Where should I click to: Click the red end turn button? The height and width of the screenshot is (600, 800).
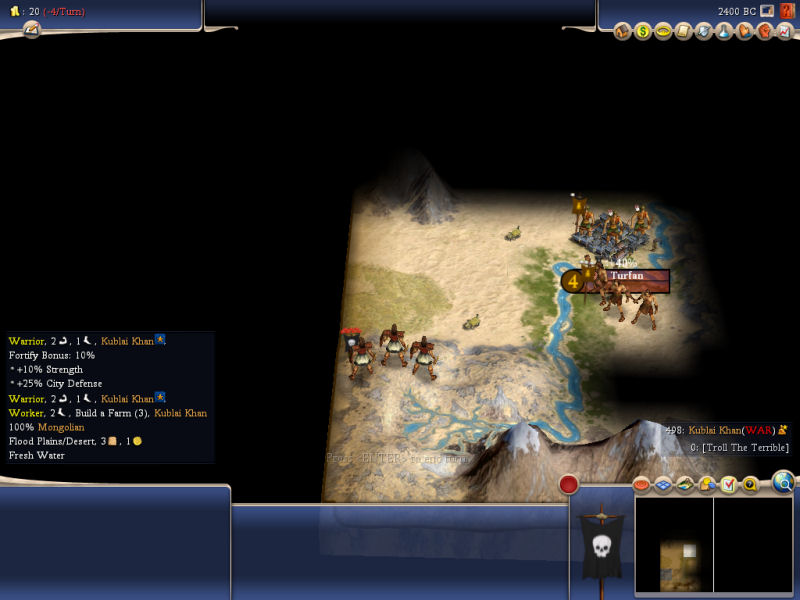click(569, 484)
